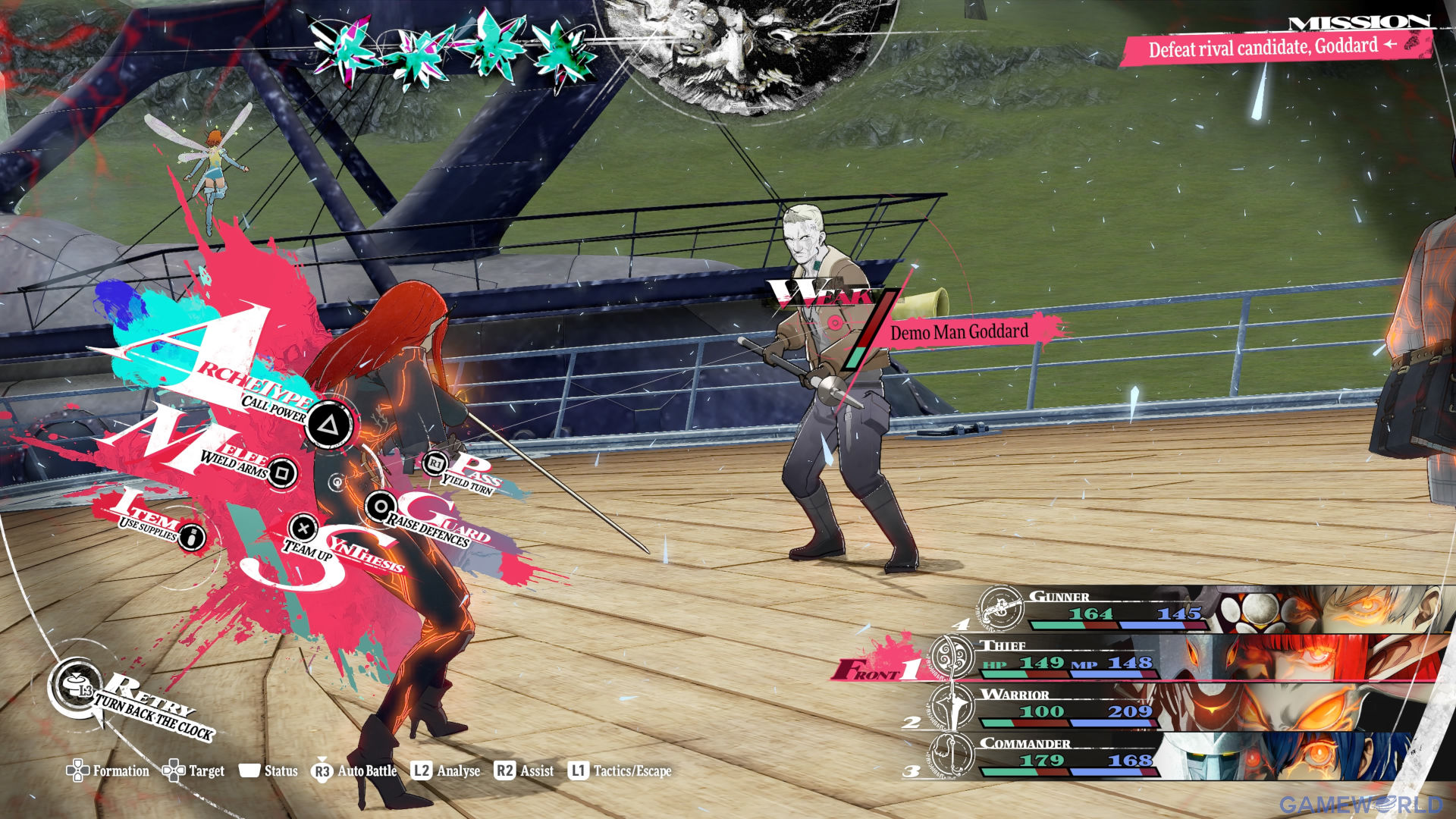Open the Status screen
The width and height of the screenshot is (1456, 819).
(268, 771)
